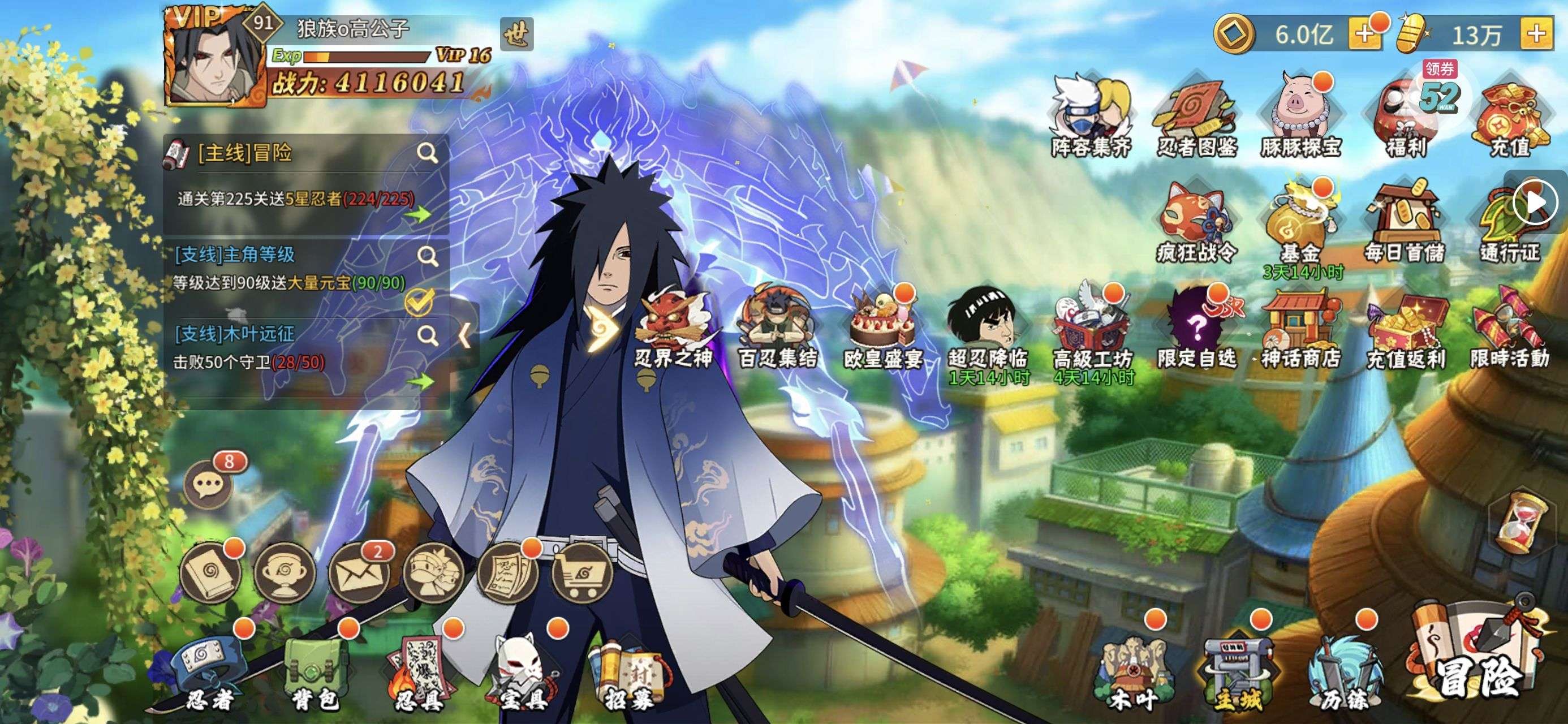Open the 豚豚探宝 pig treasure event

coord(1301,119)
